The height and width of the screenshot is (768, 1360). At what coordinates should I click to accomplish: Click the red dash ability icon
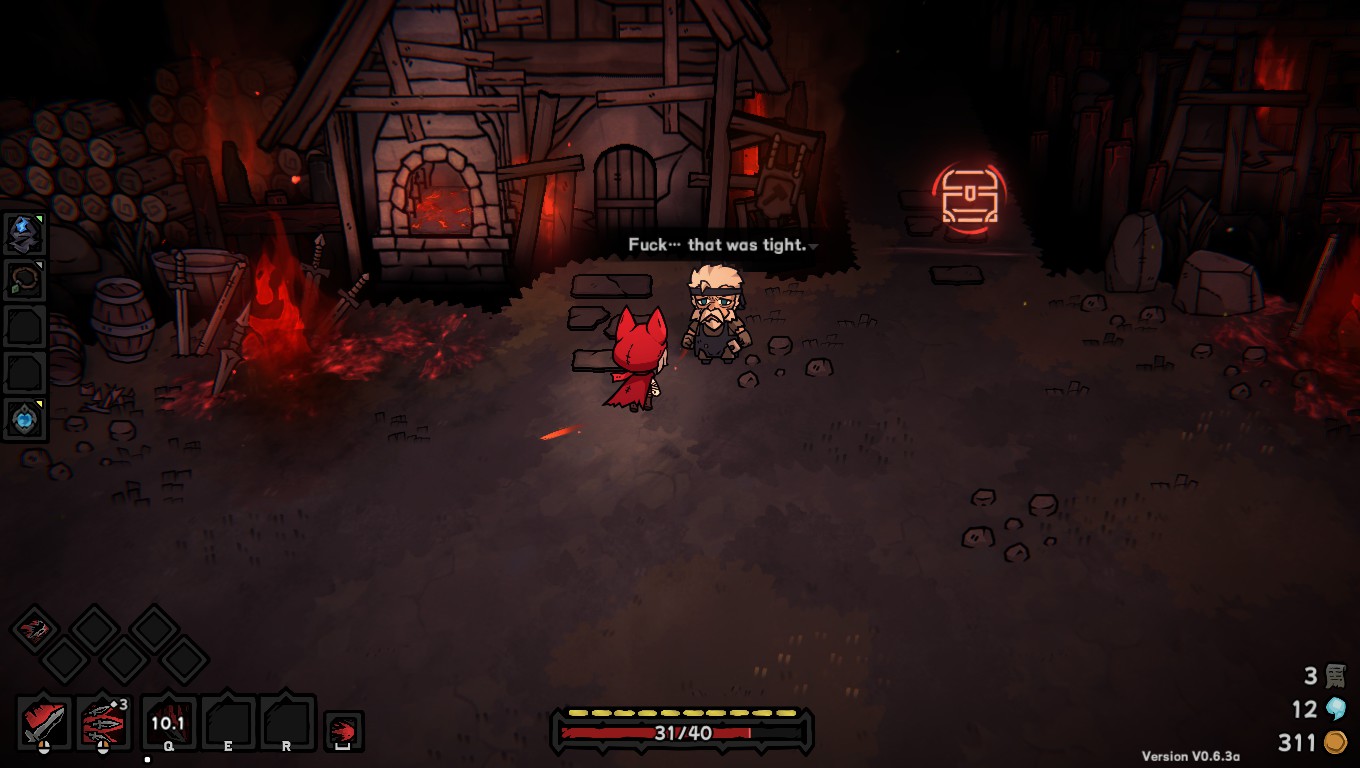tap(343, 730)
